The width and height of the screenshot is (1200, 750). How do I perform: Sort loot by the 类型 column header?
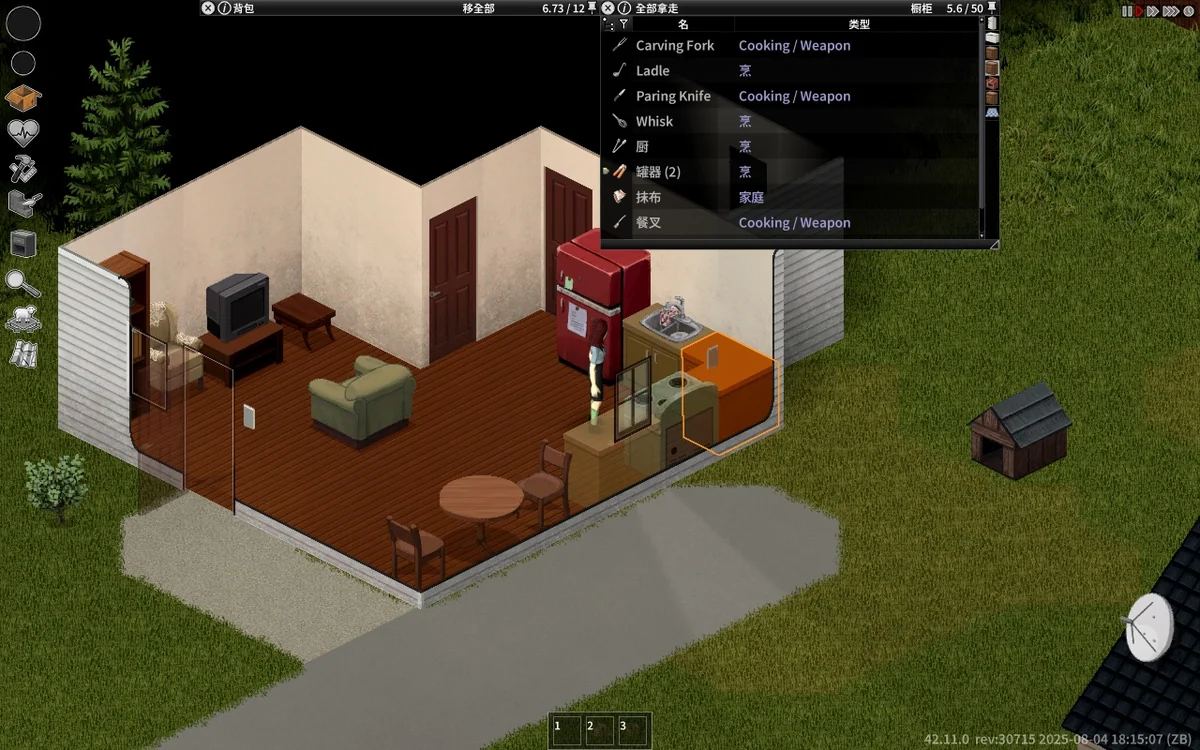858,24
